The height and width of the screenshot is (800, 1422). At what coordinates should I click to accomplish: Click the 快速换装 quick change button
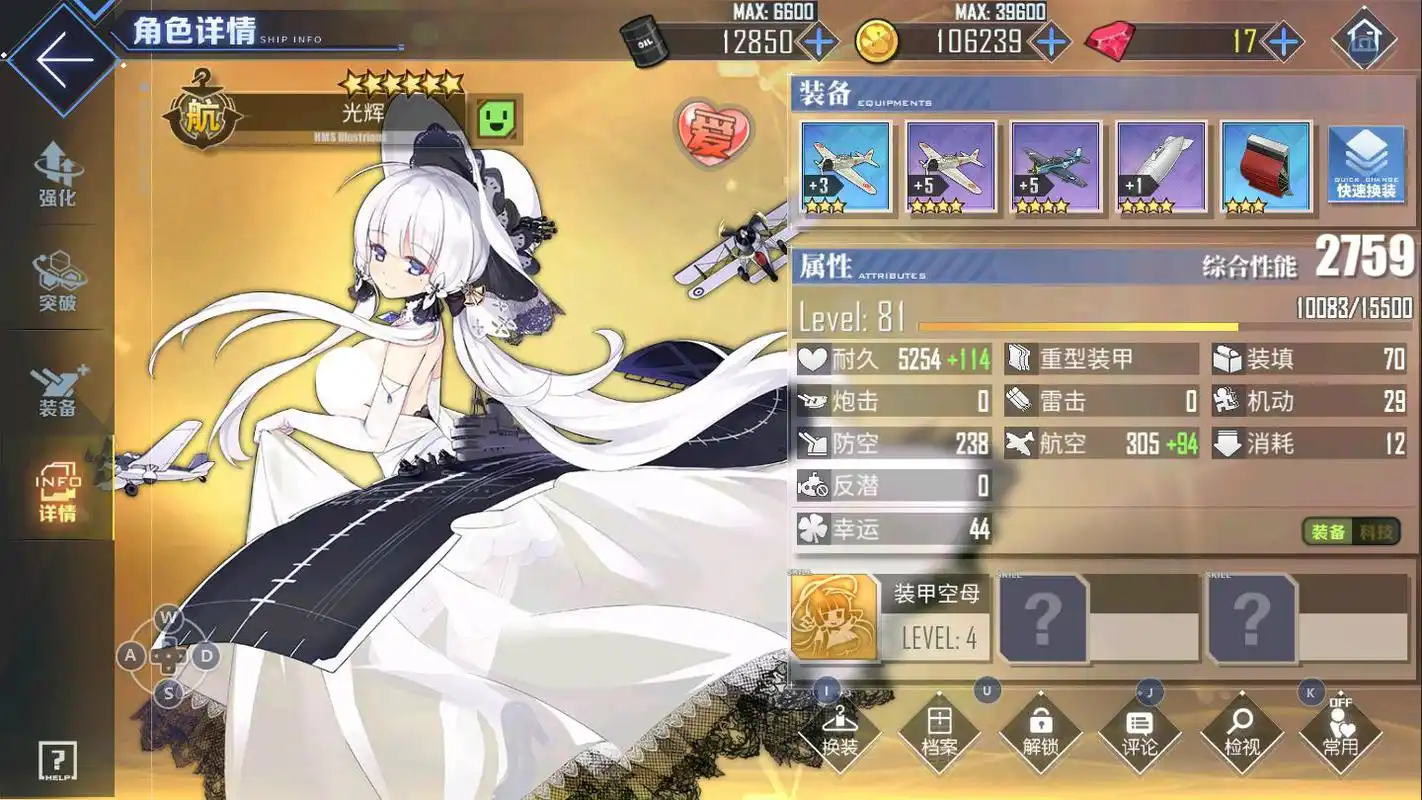[x=1365, y=166]
